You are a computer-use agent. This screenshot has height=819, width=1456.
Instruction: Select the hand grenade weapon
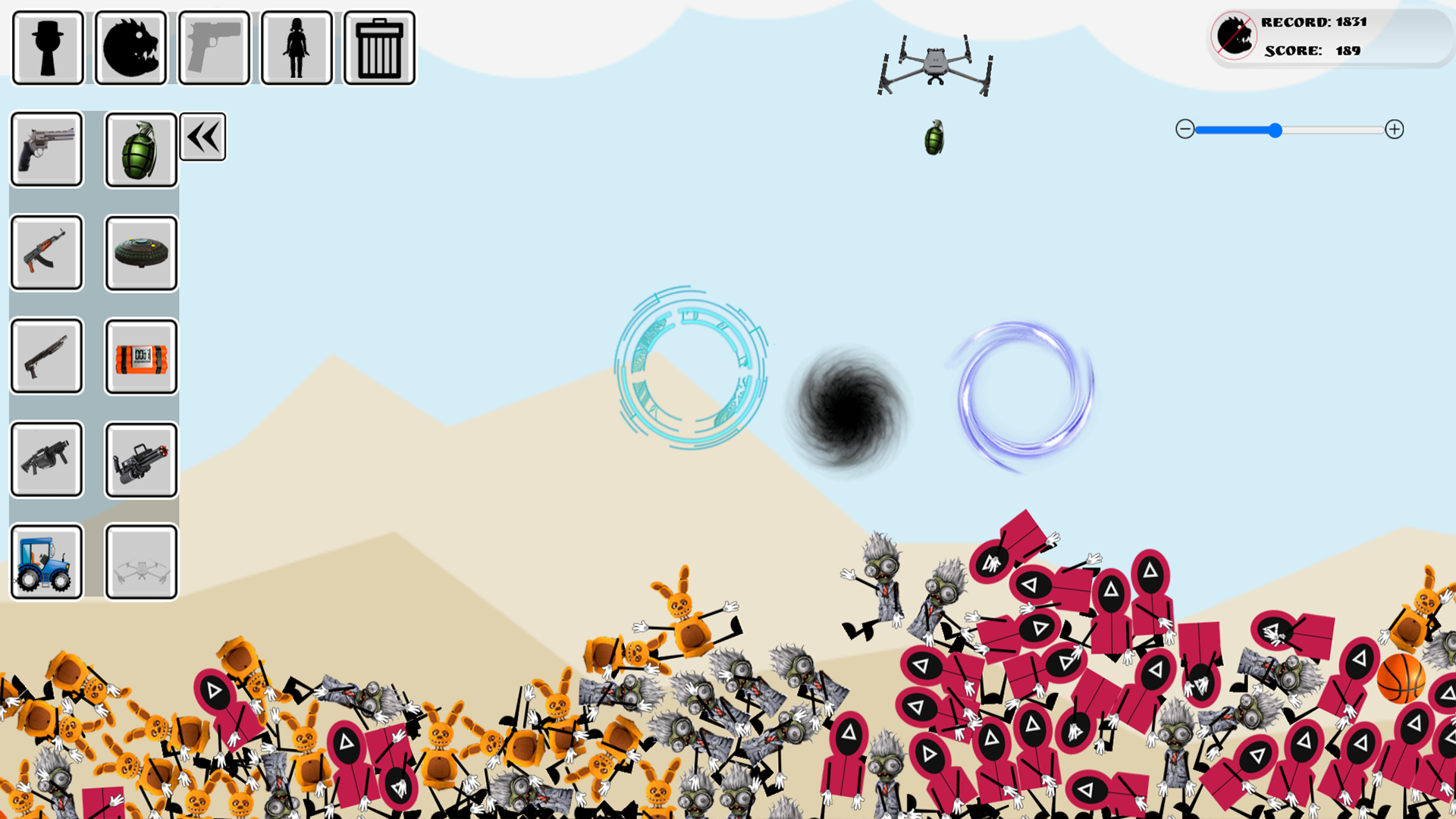pos(140,149)
